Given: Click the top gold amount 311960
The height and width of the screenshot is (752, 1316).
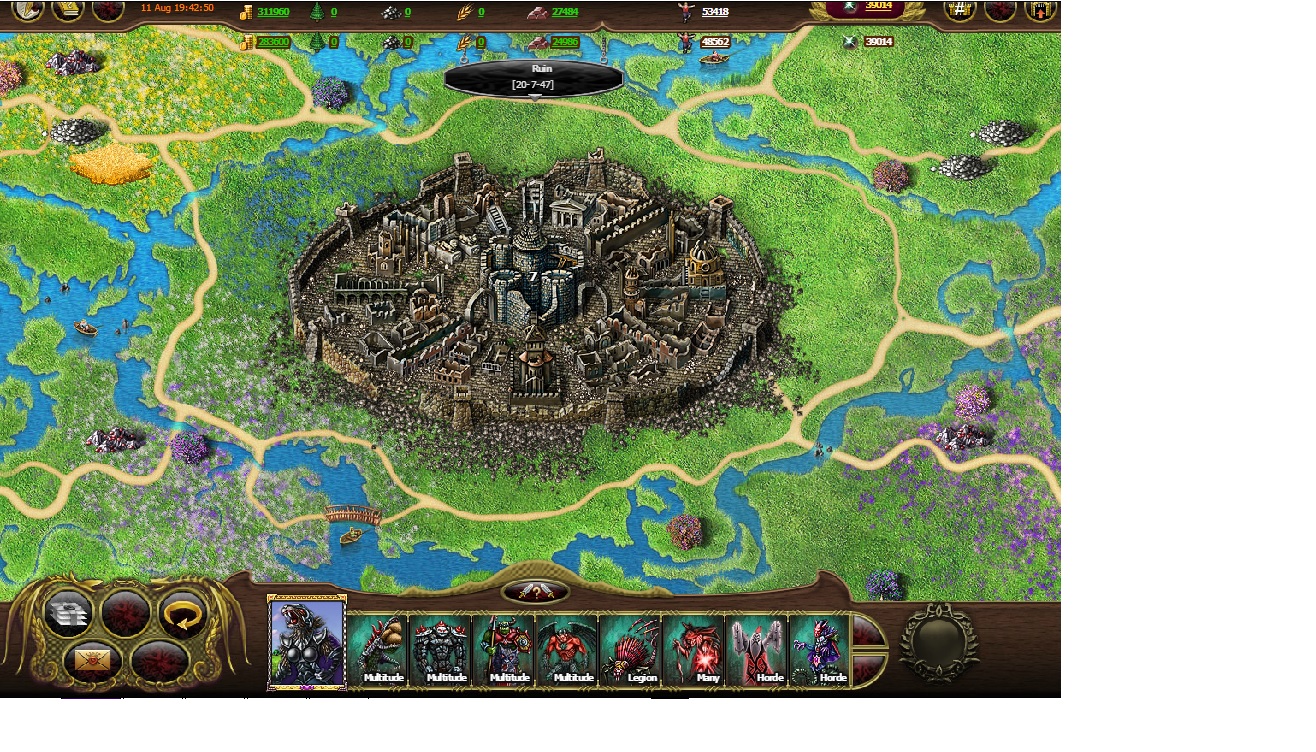Looking at the screenshot, I should click(x=273, y=12).
